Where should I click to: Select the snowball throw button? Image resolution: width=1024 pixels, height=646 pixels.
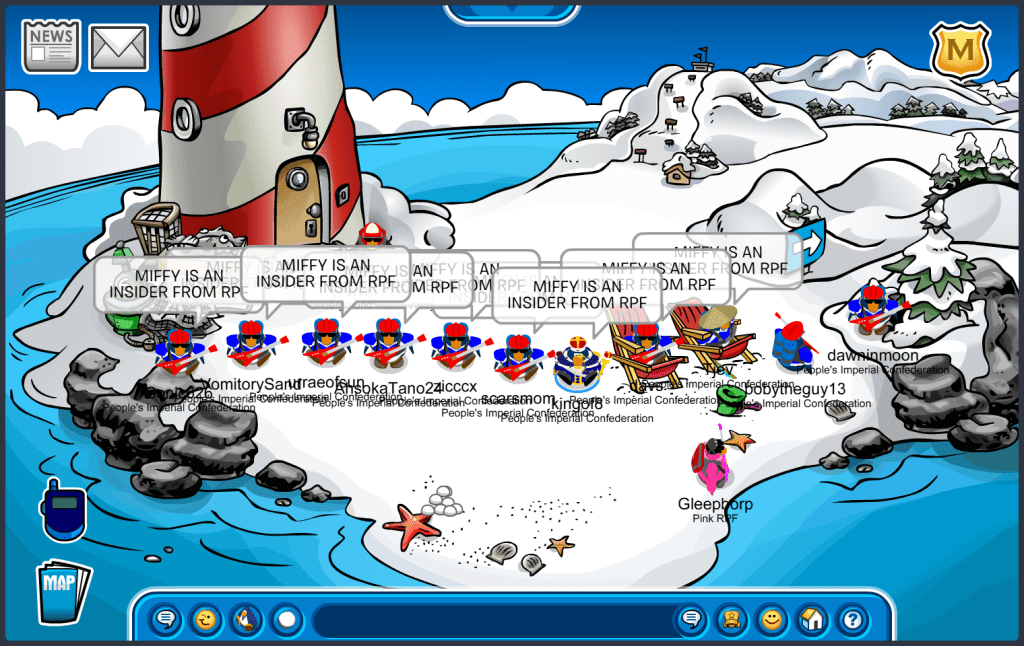pyautogui.click(x=287, y=620)
